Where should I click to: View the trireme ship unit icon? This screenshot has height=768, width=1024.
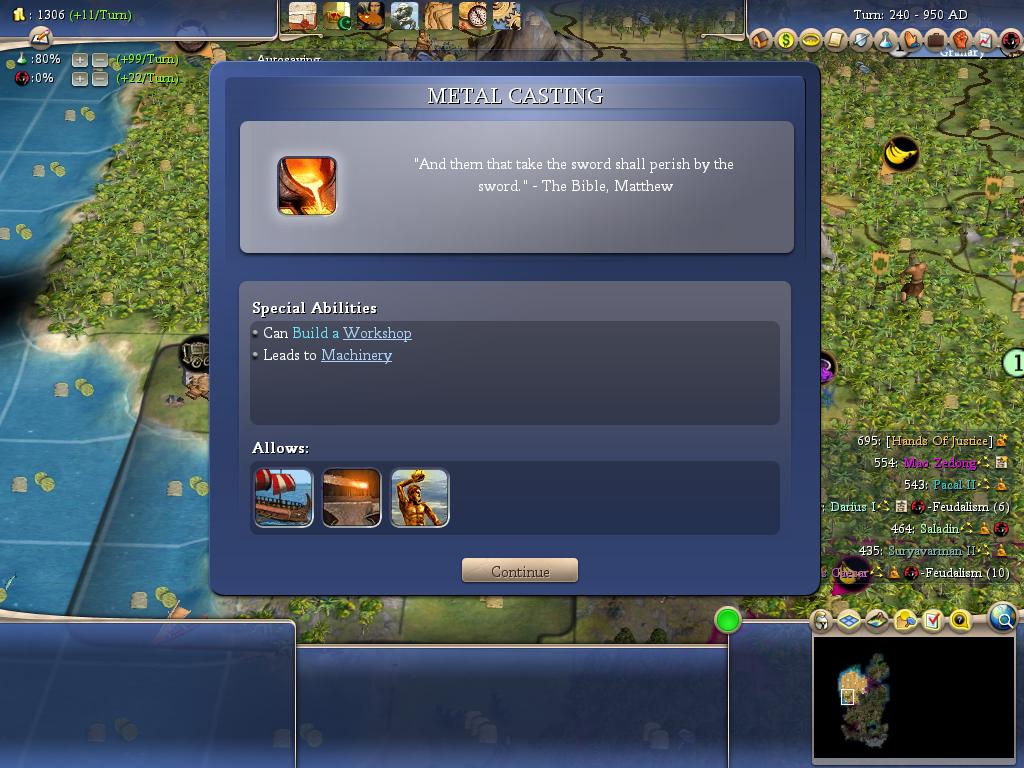pos(284,497)
